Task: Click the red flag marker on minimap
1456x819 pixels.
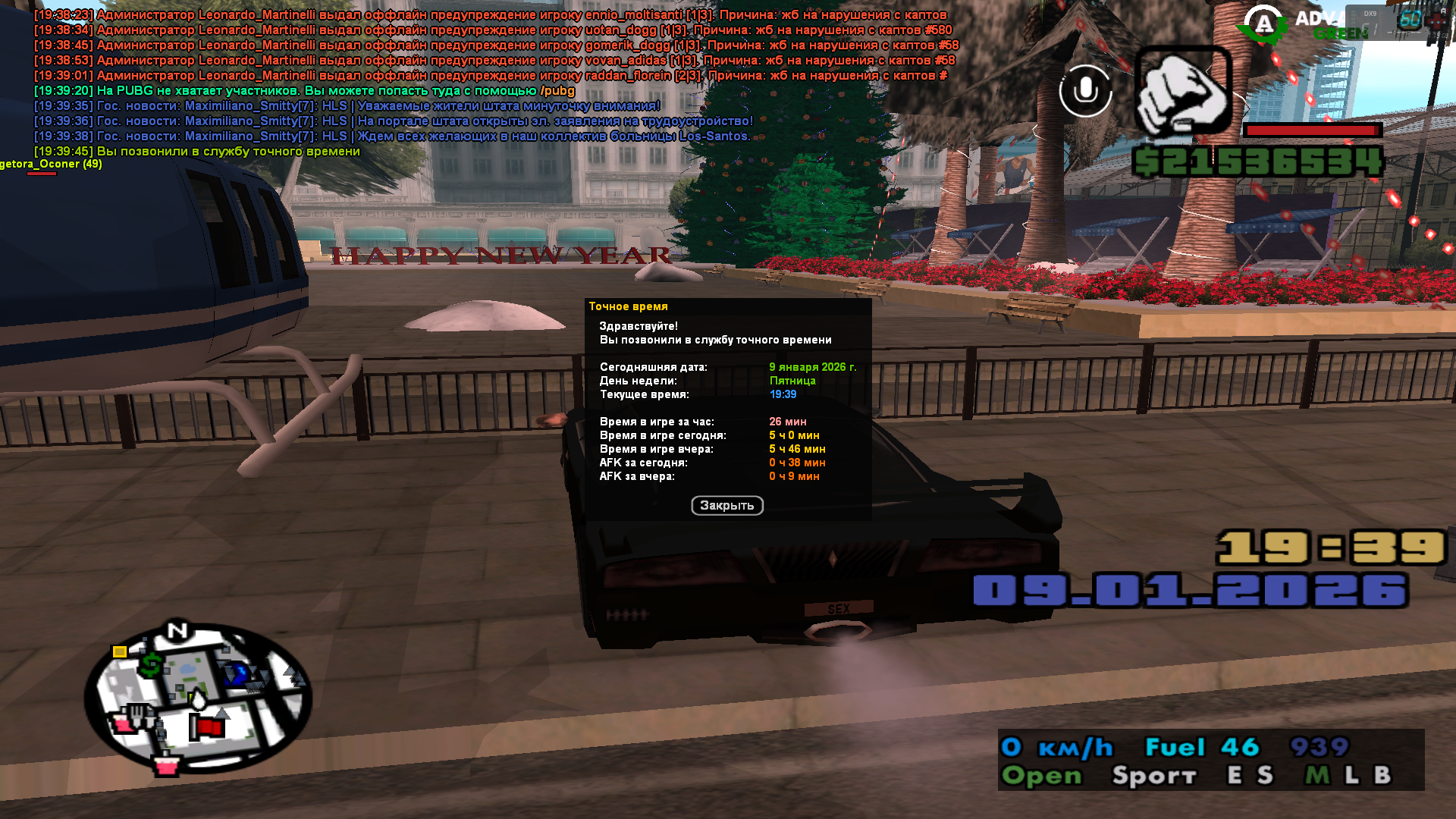Action: [x=207, y=727]
